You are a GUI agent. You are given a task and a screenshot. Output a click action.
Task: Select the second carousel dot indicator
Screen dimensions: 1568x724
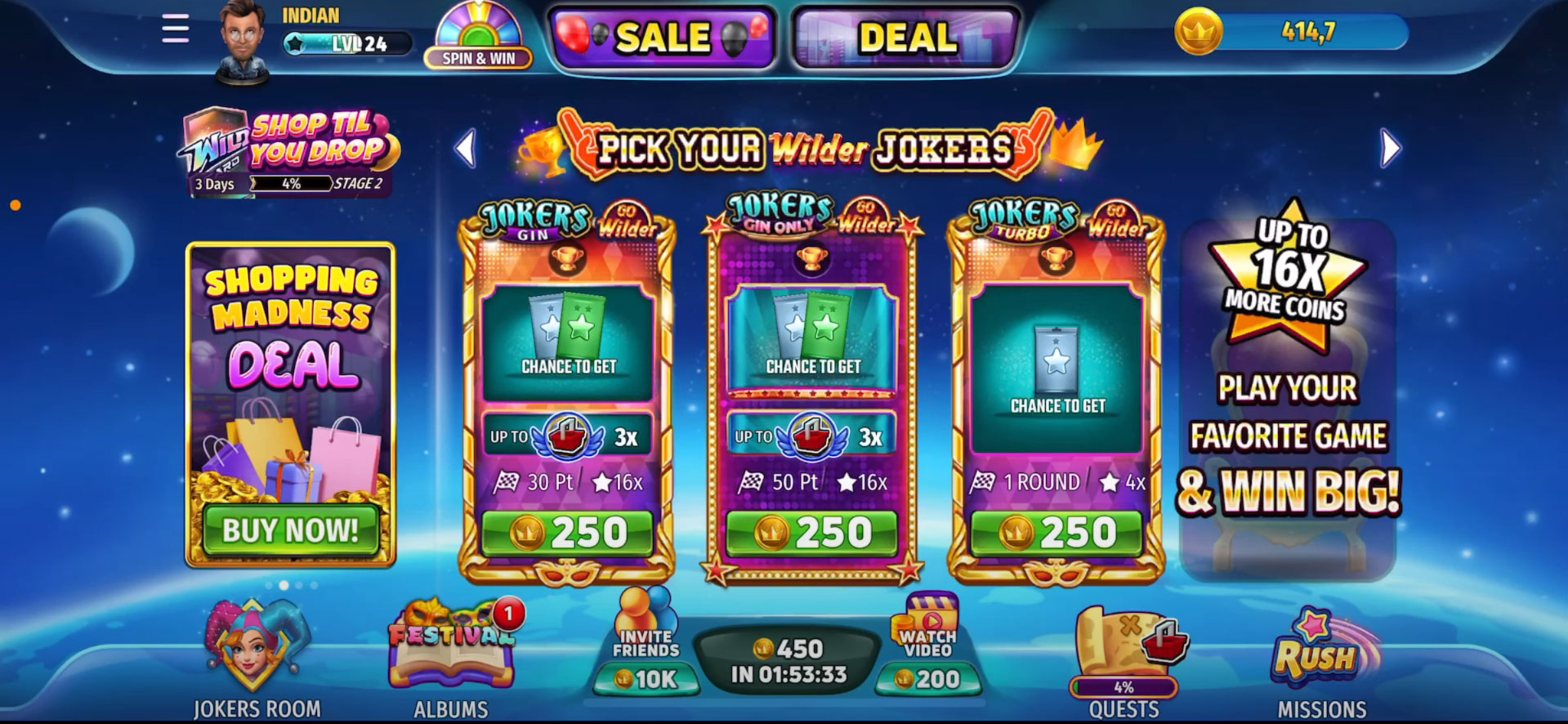(x=284, y=585)
